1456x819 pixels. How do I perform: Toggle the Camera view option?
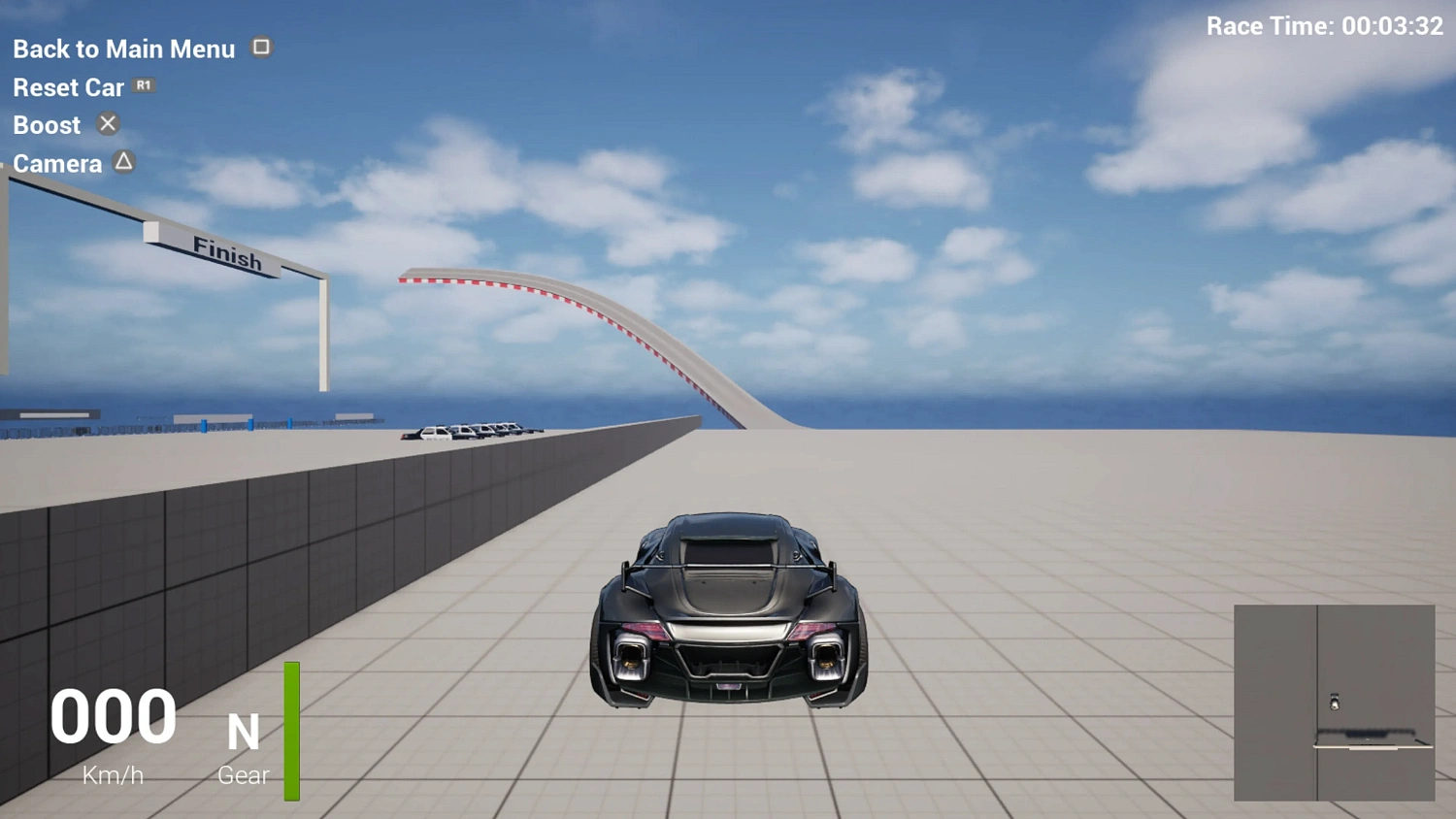(57, 163)
